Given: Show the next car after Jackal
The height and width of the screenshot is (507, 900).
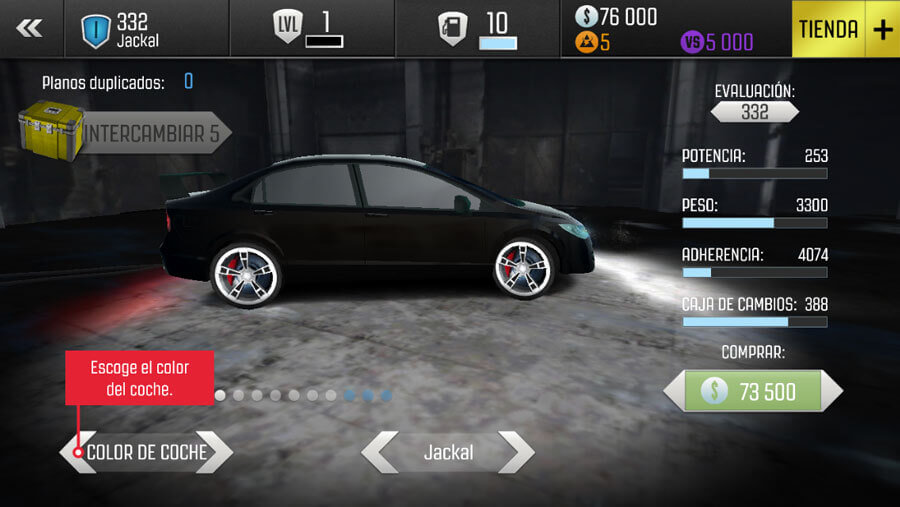Looking at the screenshot, I should tap(516, 453).
